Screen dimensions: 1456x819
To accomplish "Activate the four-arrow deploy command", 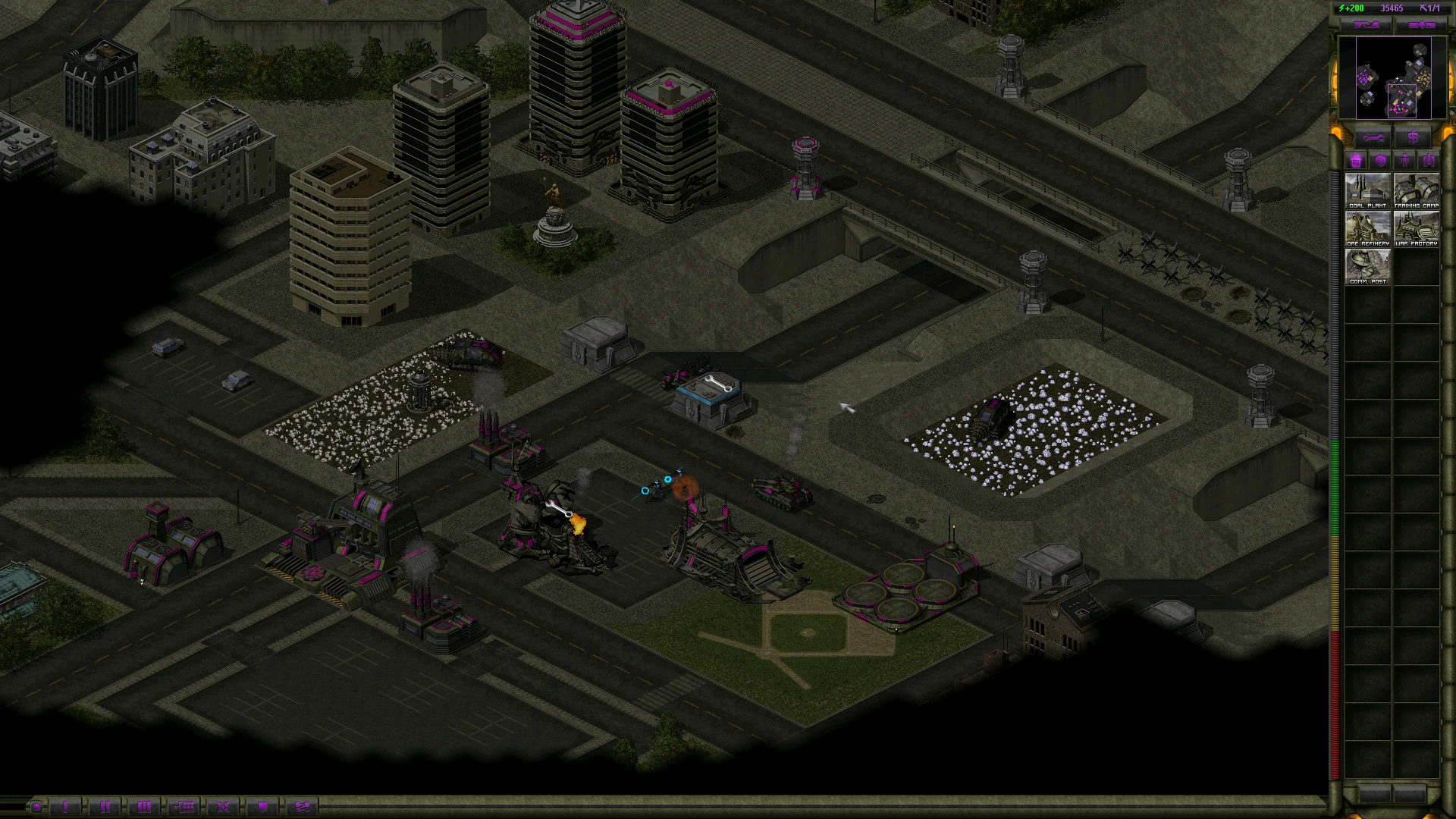I will click(223, 807).
